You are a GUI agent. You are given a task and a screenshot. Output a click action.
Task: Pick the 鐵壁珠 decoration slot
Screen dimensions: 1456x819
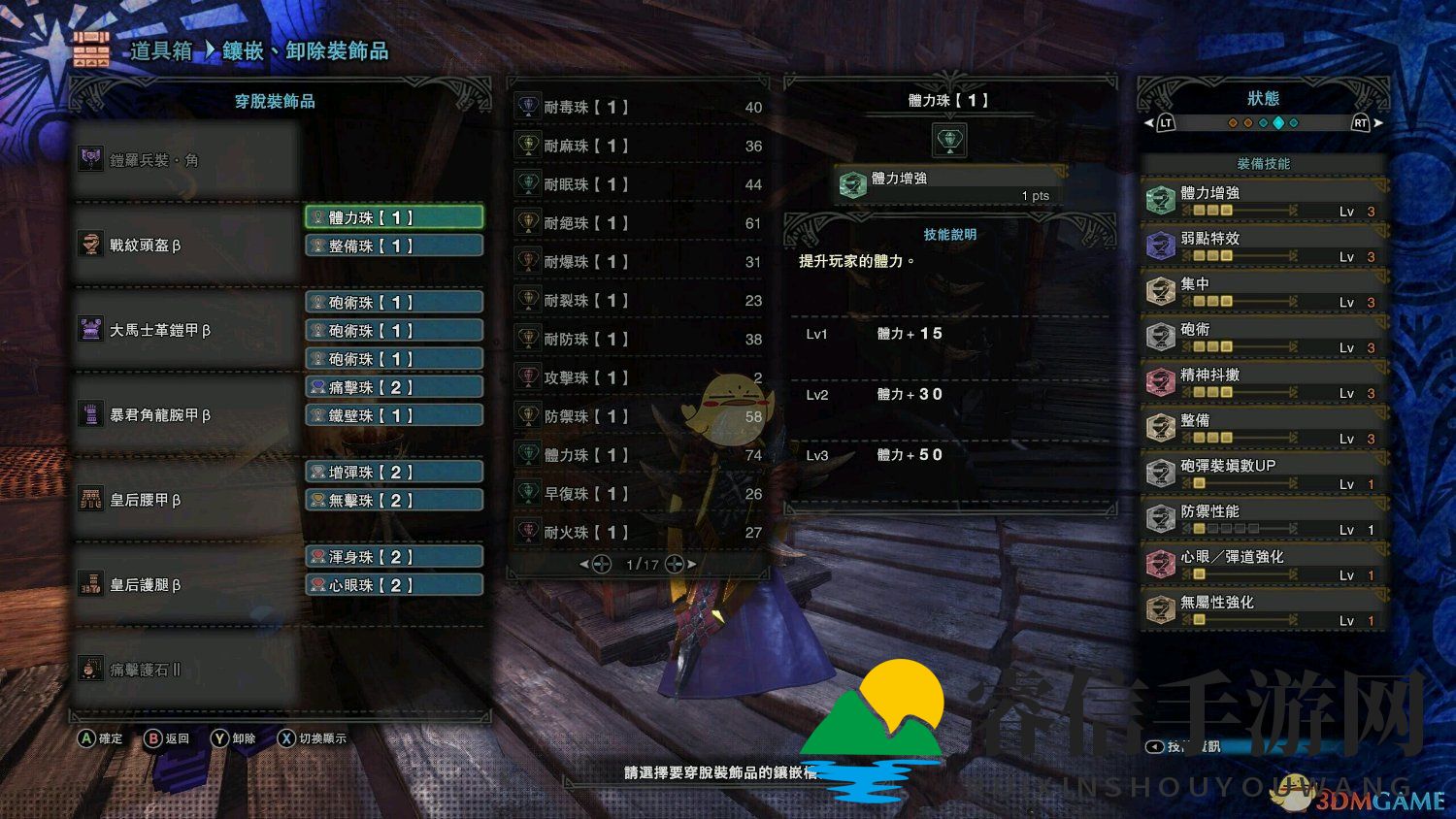(x=394, y=415)
